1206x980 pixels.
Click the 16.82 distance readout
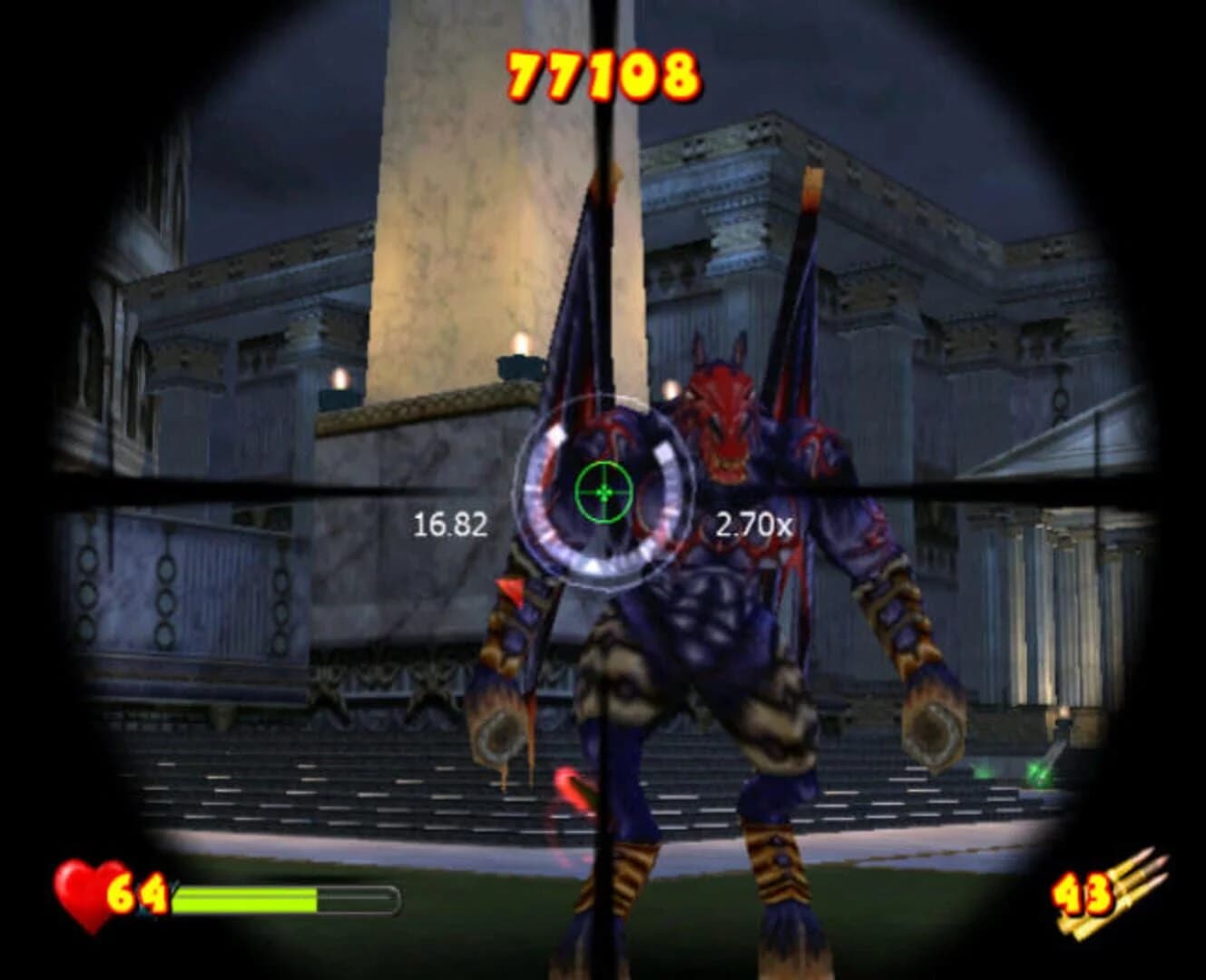click(452, 522)
